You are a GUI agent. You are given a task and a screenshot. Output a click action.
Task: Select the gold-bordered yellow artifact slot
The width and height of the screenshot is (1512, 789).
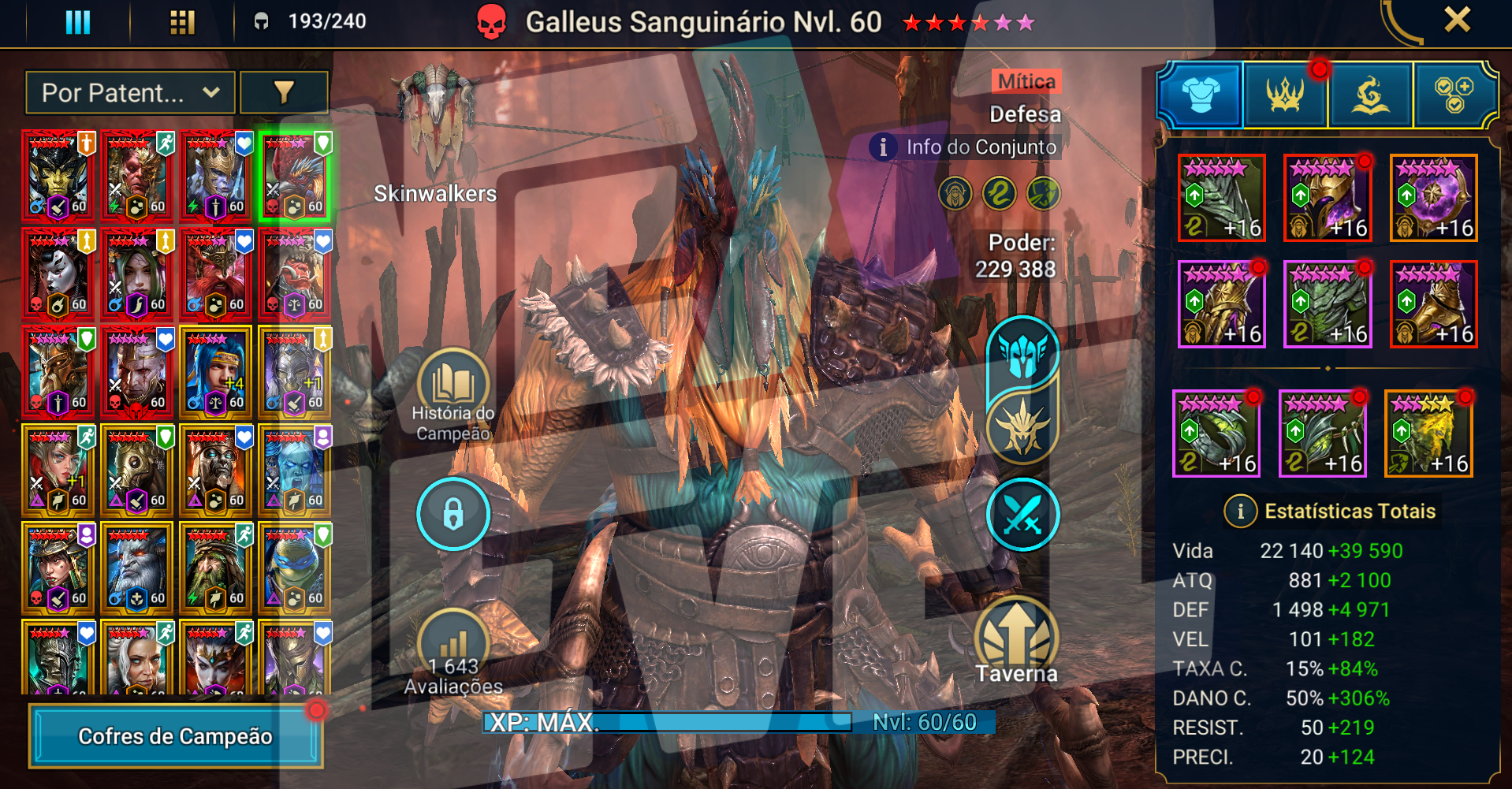coord(1428,434)
